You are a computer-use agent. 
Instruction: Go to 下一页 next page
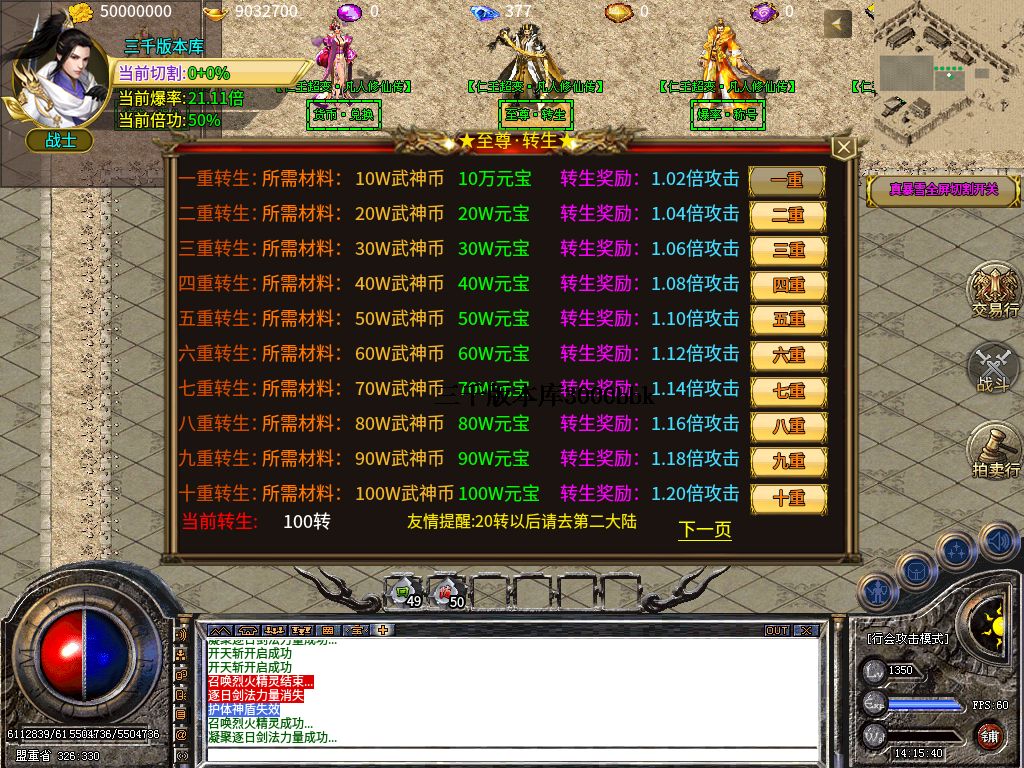coord(705,530)
